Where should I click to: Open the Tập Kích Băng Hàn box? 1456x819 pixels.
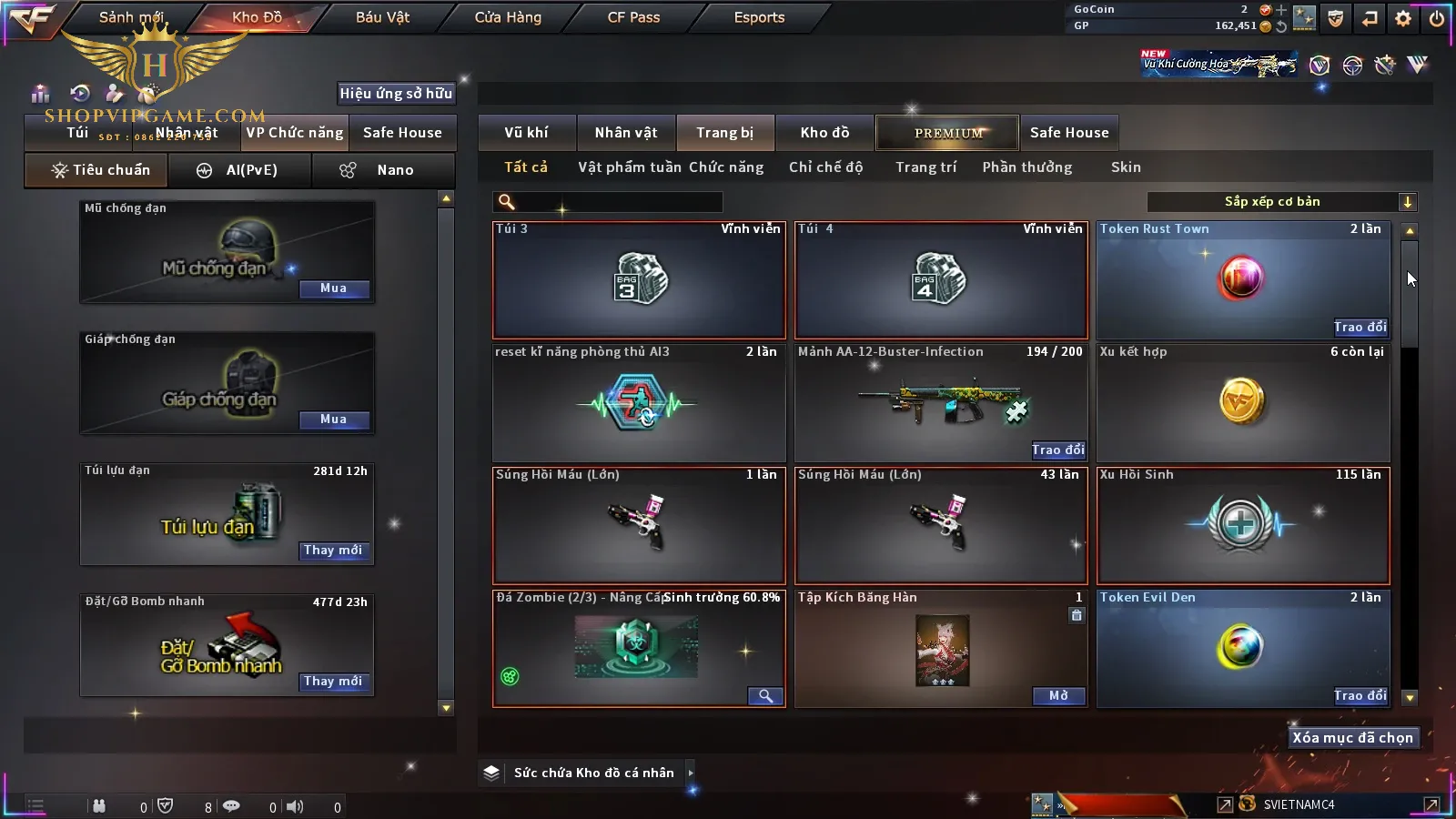(1059, 696)
